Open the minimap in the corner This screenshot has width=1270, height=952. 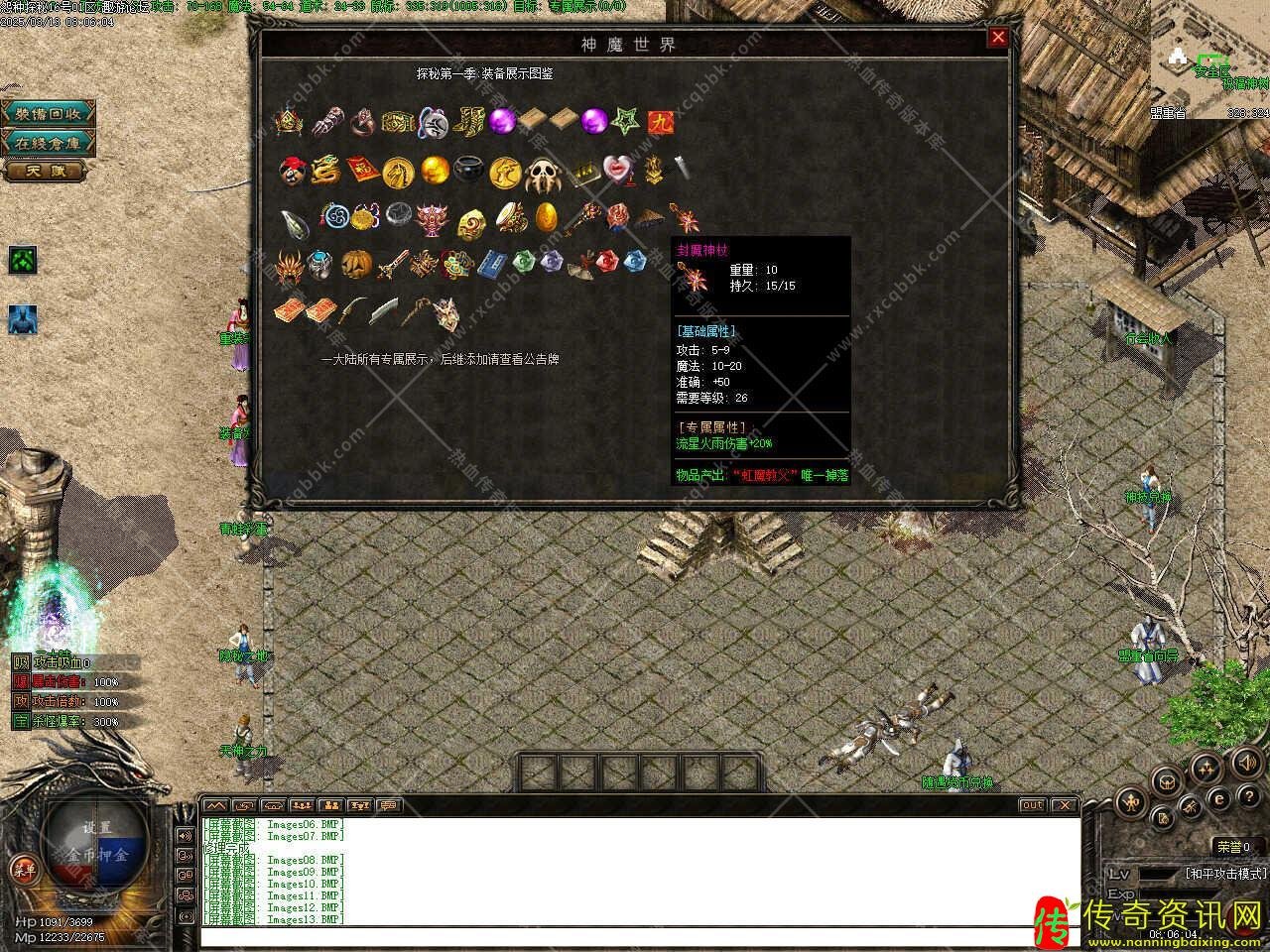point(1207,58)
